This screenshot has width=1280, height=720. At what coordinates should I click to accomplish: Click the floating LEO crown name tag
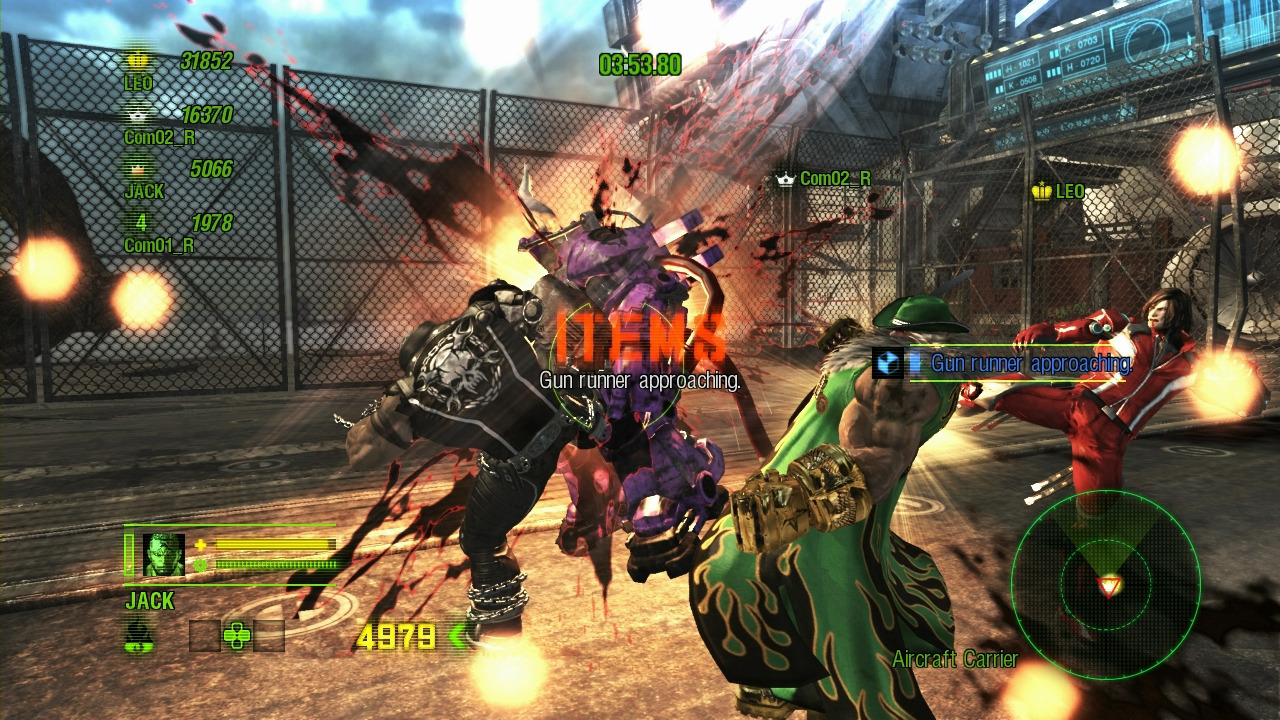click(1058, 191)
